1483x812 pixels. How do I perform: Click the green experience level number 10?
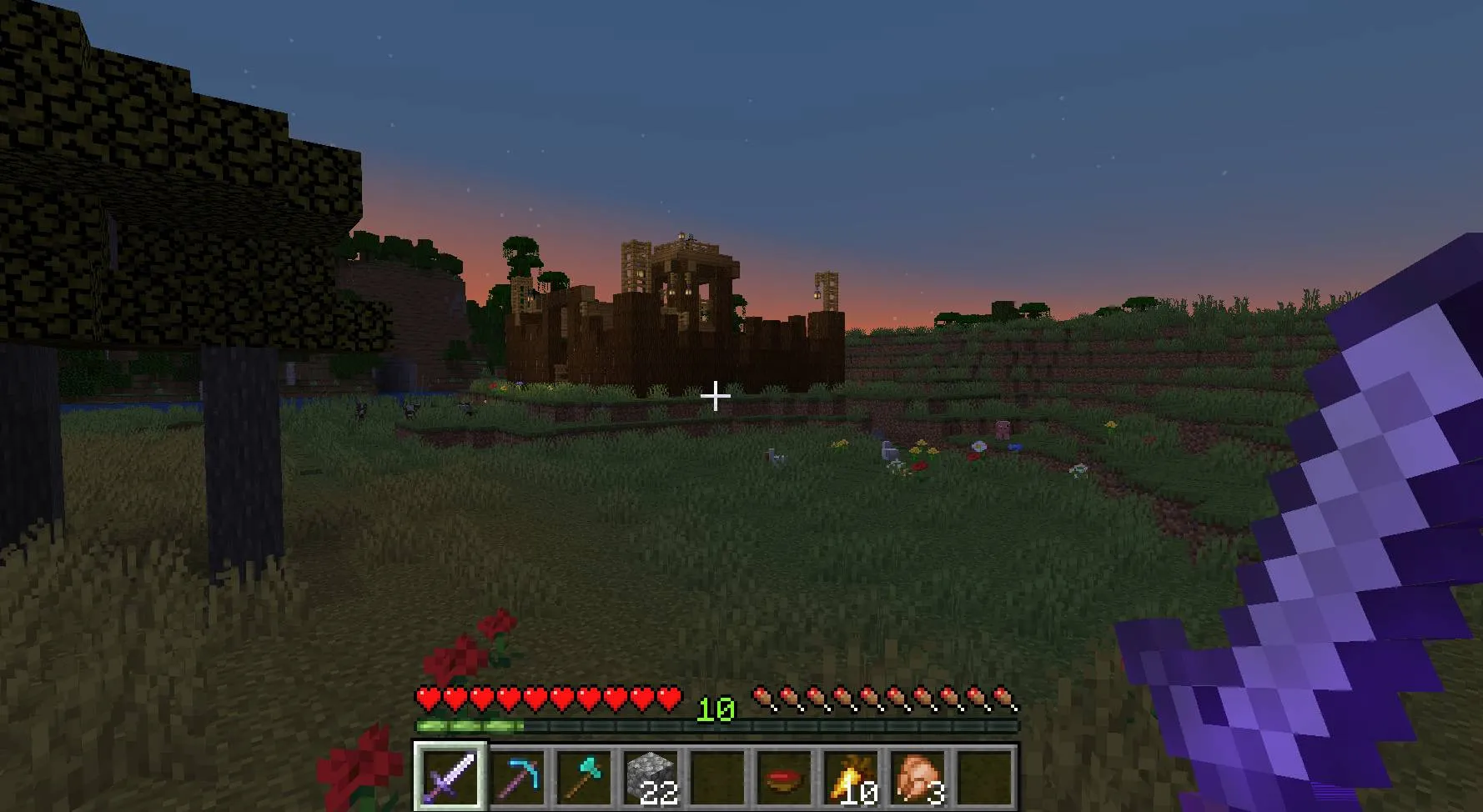tap(719, 711)
